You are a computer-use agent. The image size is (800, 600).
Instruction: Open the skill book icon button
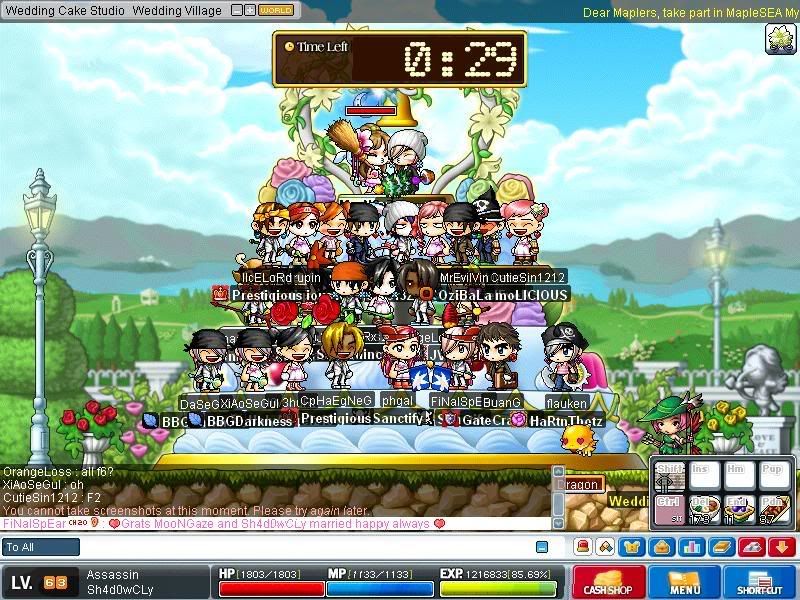pyautogui.click(x=720, y=547)
